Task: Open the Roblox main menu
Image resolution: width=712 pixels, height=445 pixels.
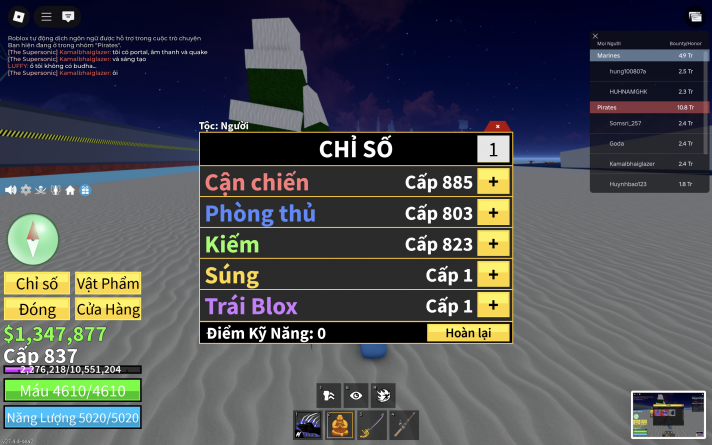Action: click(x=46, y=17)
